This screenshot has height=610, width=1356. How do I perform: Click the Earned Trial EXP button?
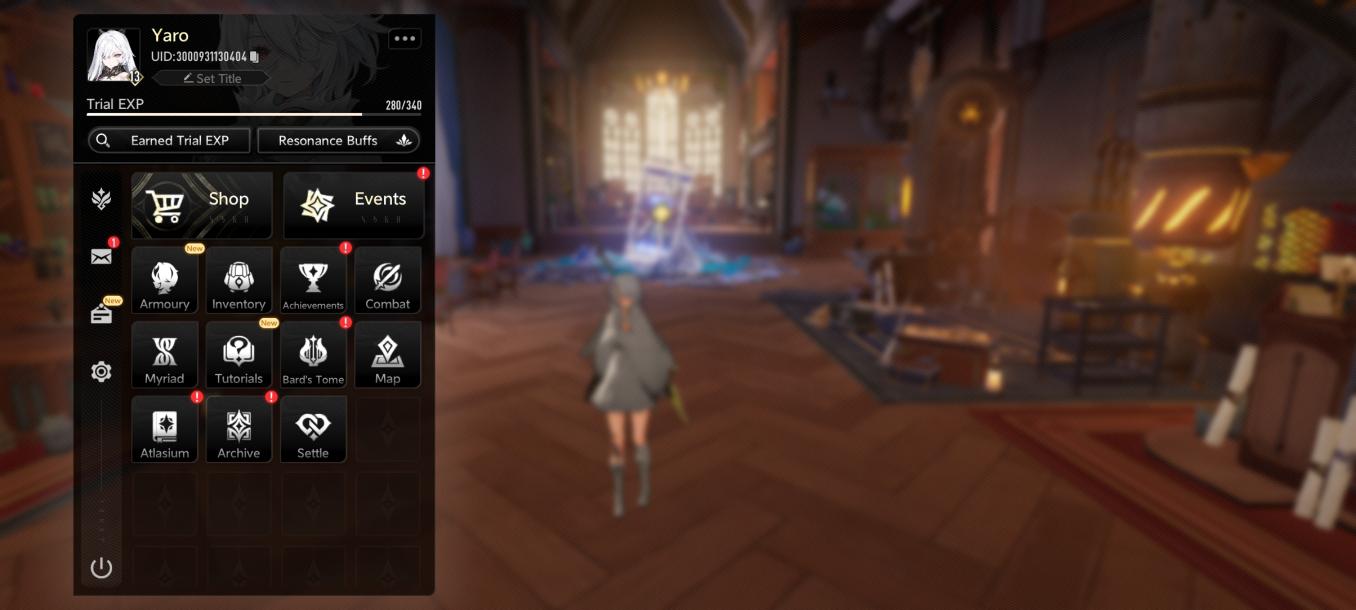(x=169, y=141)
